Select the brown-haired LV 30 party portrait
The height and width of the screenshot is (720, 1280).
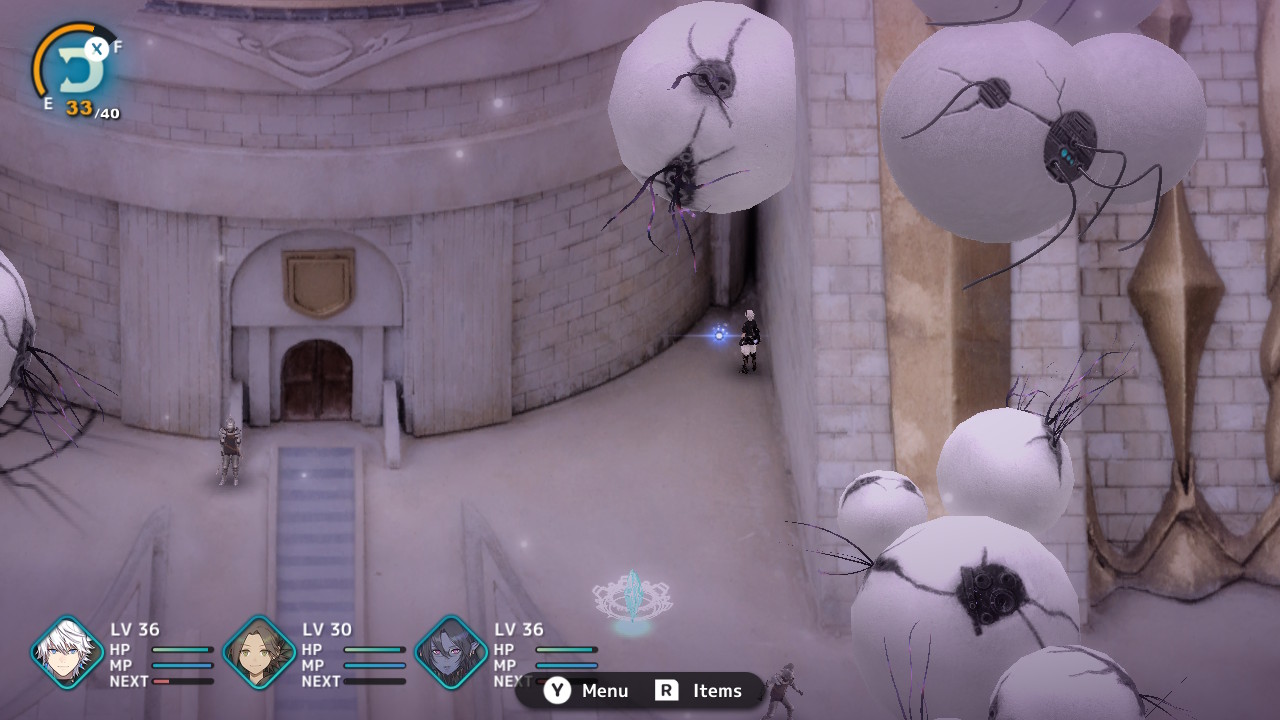pyautogui.click(x=259, y=652)
